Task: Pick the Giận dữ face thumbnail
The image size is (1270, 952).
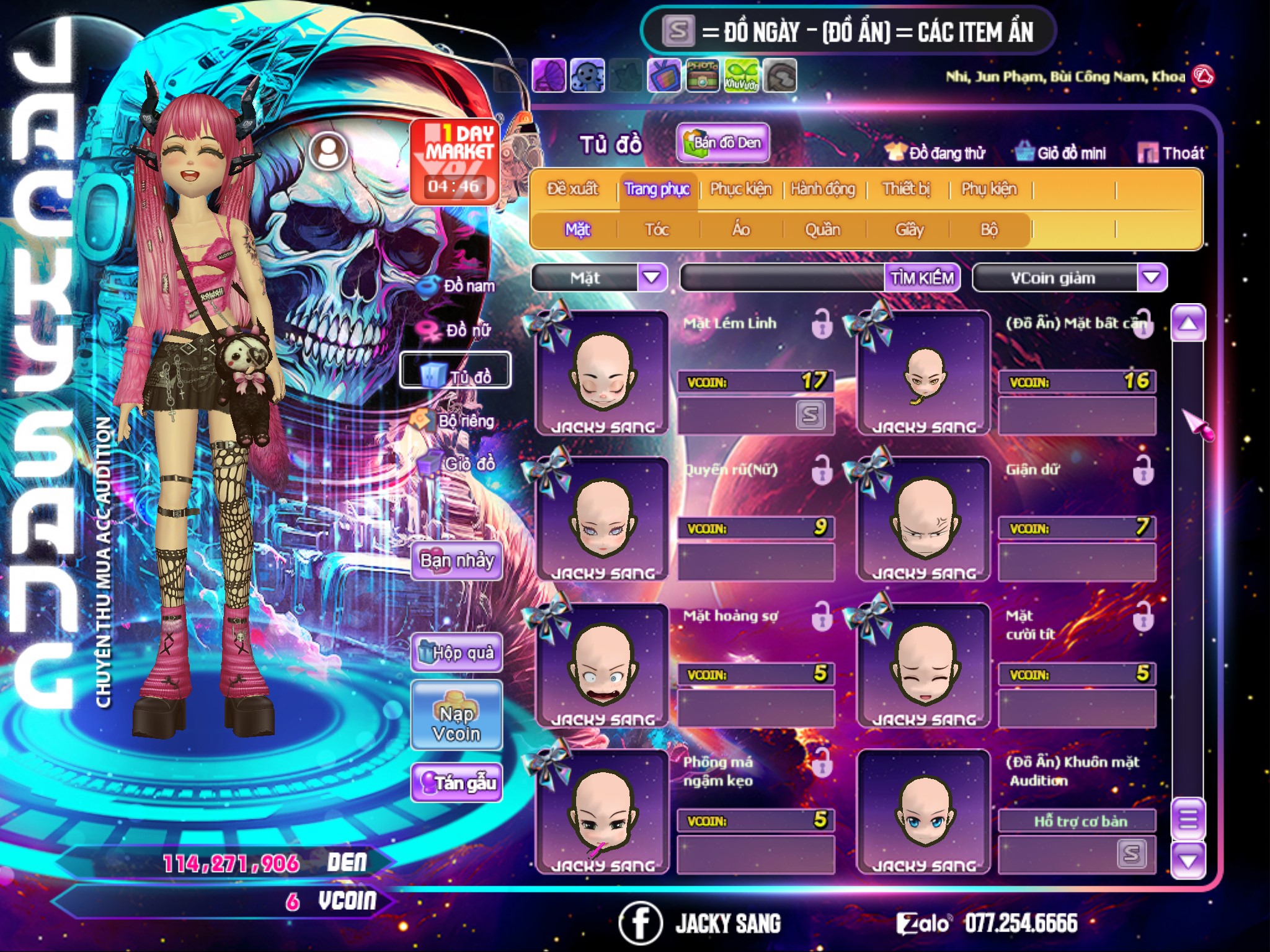Action: pos(924,519)
